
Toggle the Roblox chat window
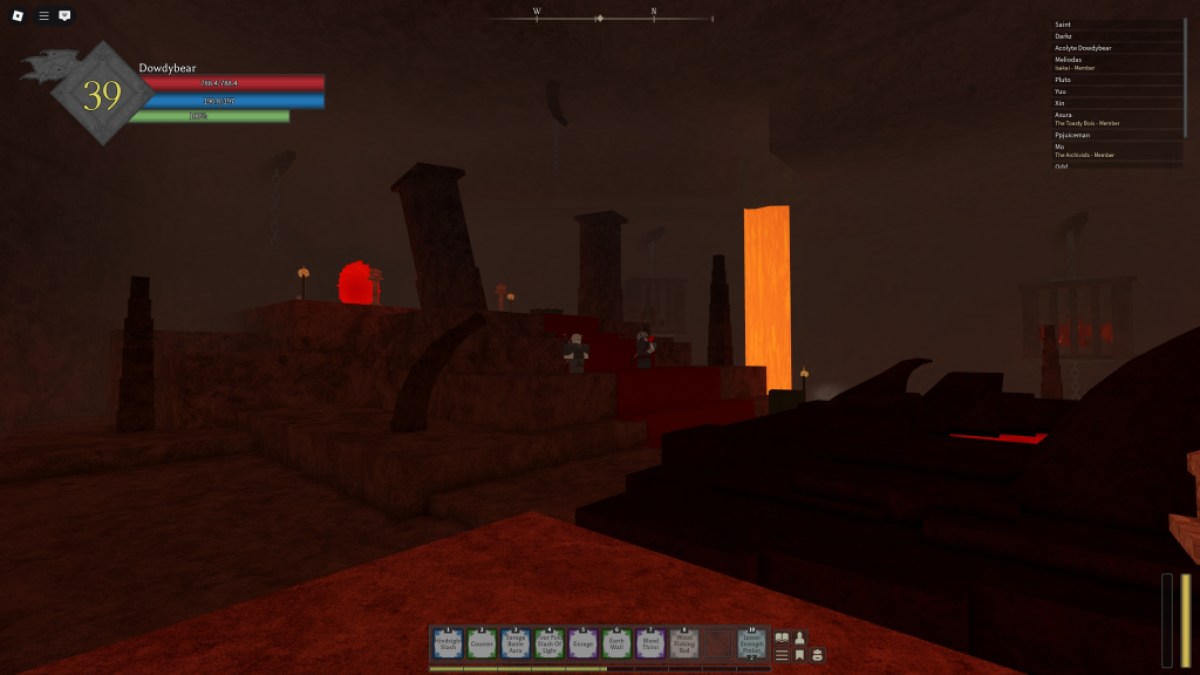[65, 16]
